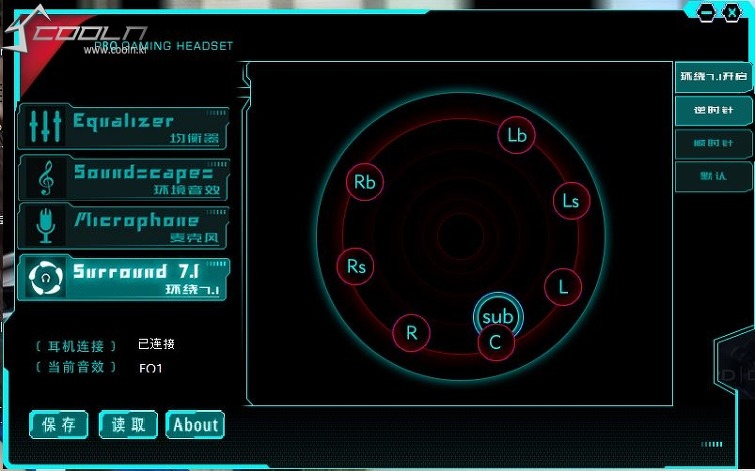Choose the 逆时针 counterclockwise button
The image size is (755, 471).
click(713, 109)
